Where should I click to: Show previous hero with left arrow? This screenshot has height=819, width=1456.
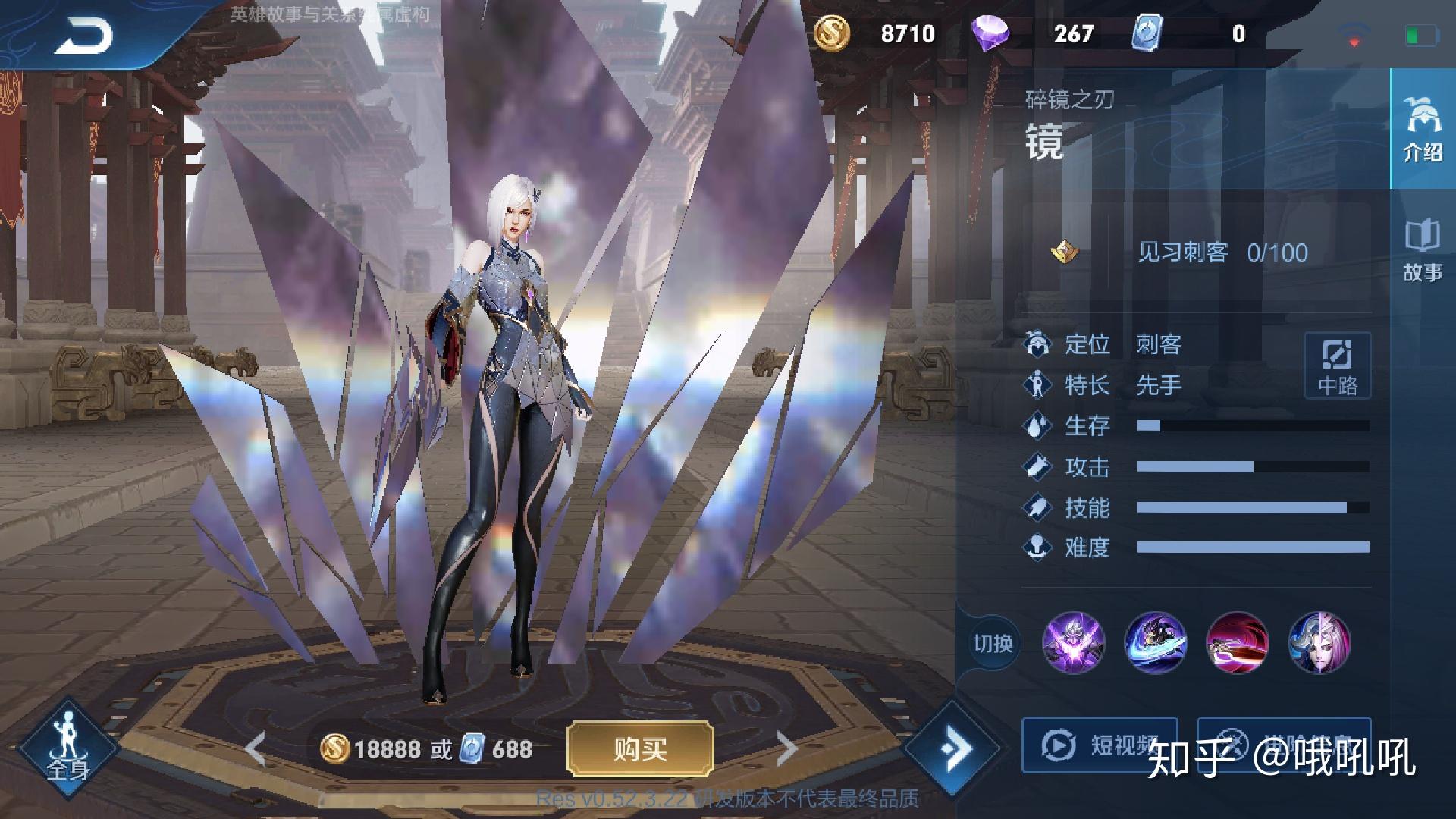point(256,749)
